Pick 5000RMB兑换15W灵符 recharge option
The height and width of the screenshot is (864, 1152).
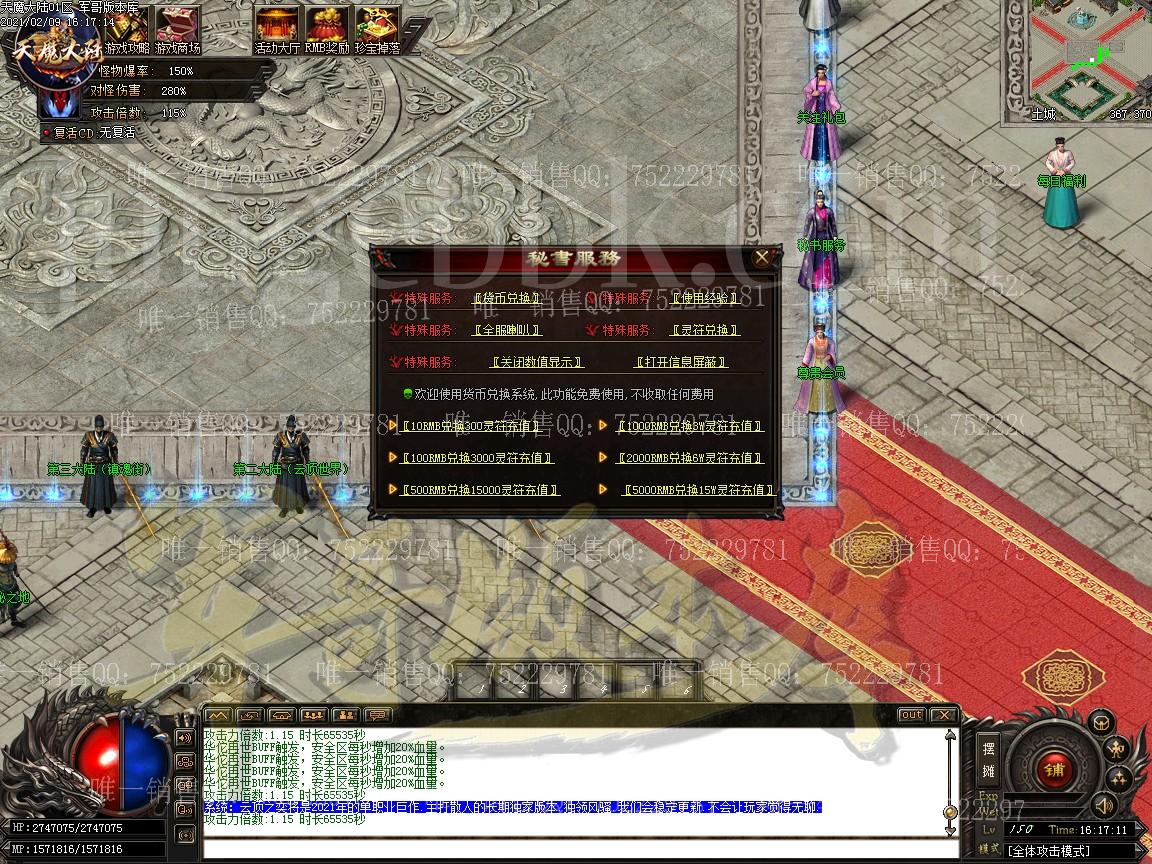(x=698, y=490)
